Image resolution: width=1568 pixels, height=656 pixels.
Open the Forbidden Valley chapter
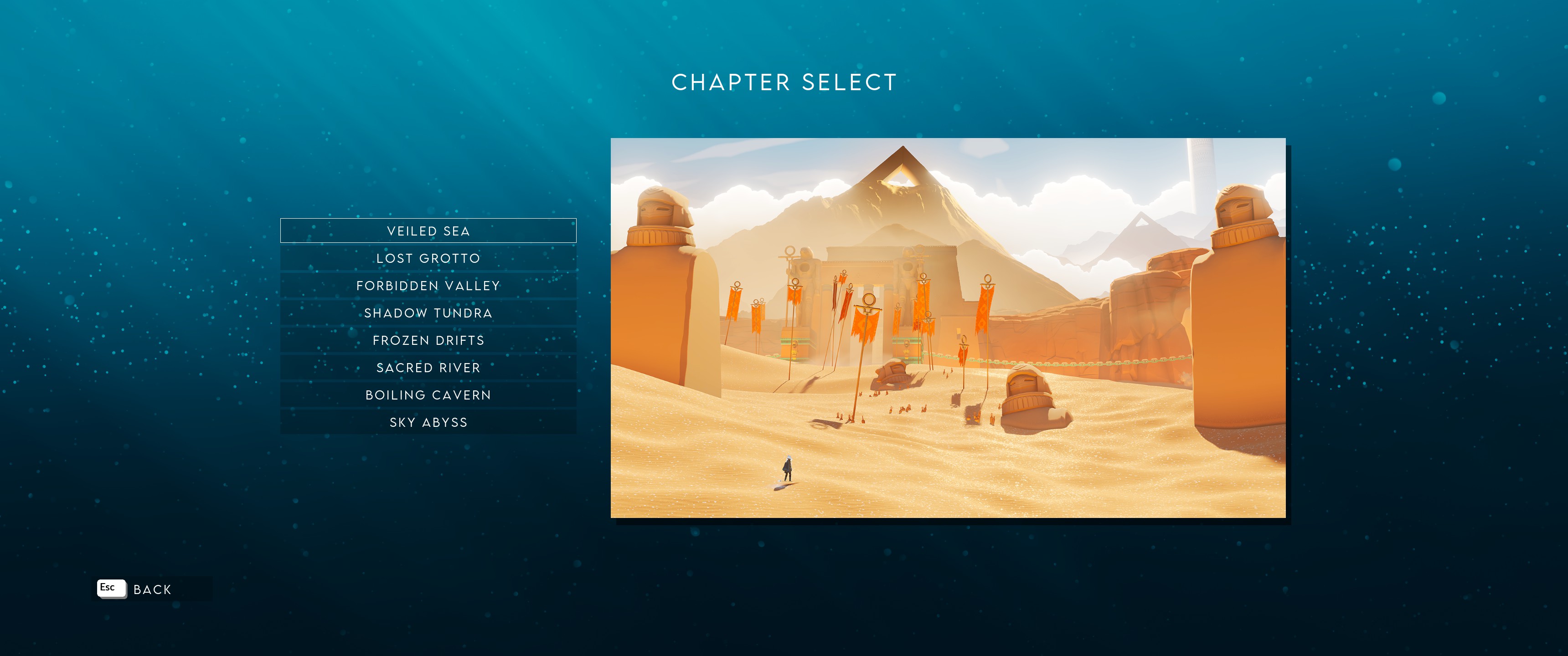tap(428, 285)
